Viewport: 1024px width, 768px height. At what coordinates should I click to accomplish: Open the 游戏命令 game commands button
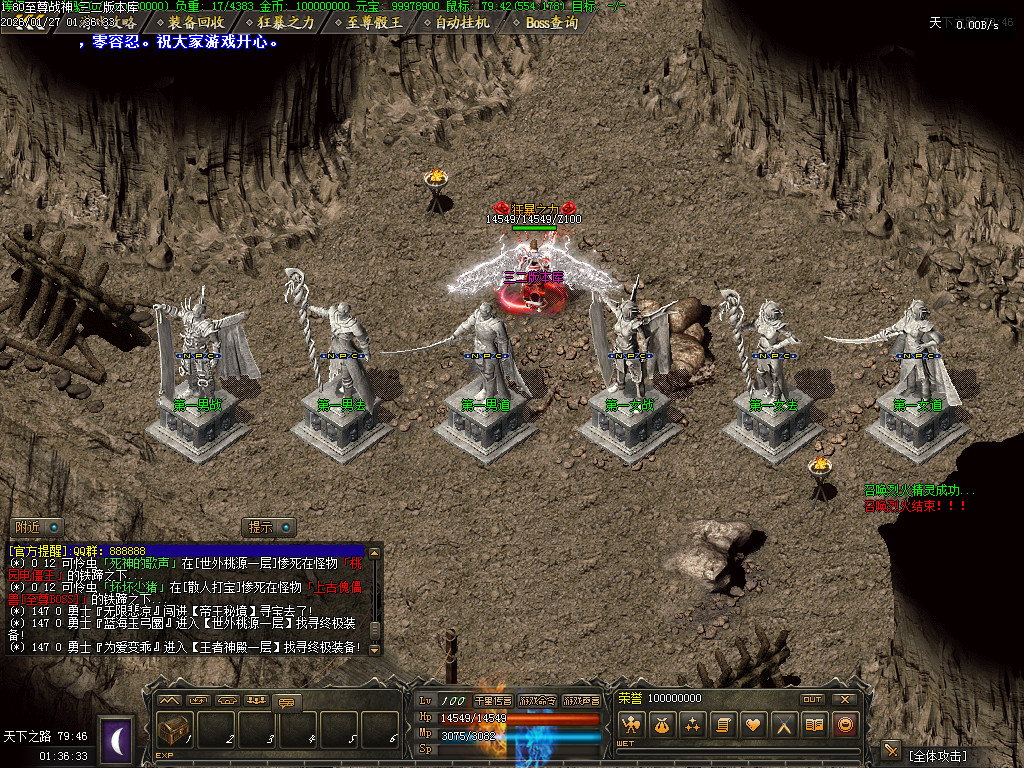coord(537,700)
